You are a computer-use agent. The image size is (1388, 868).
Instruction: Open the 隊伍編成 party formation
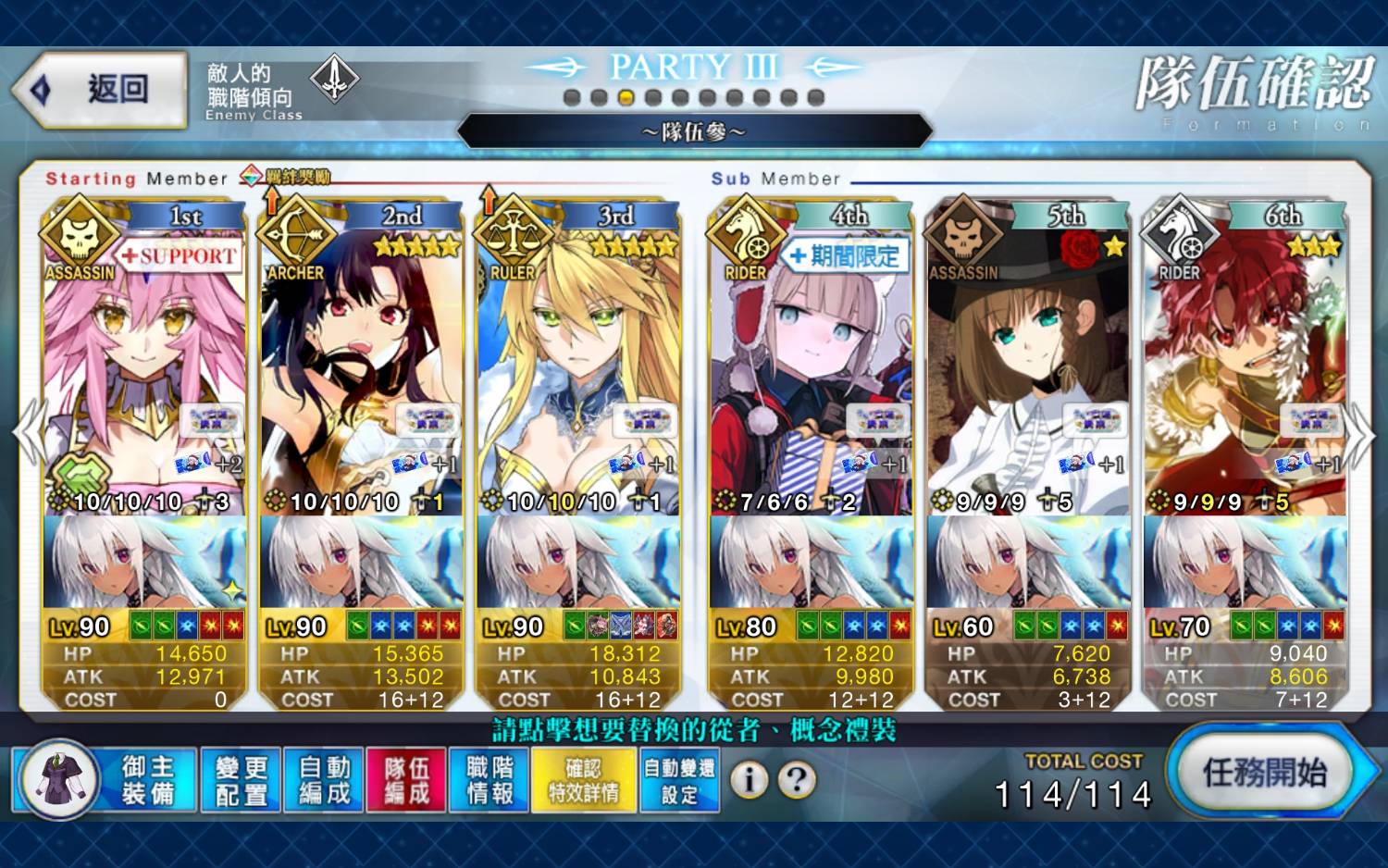(x=406, y=780)
